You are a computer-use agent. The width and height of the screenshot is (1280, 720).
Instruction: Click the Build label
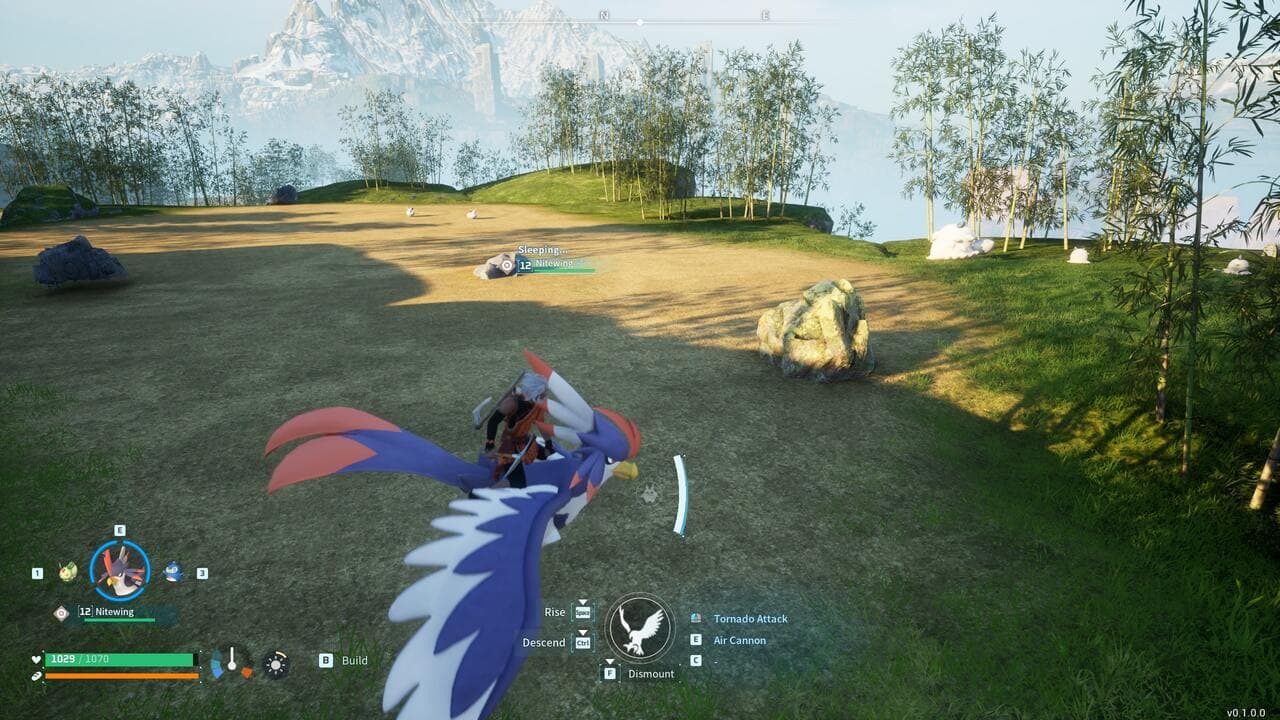(x=354, y=660)
